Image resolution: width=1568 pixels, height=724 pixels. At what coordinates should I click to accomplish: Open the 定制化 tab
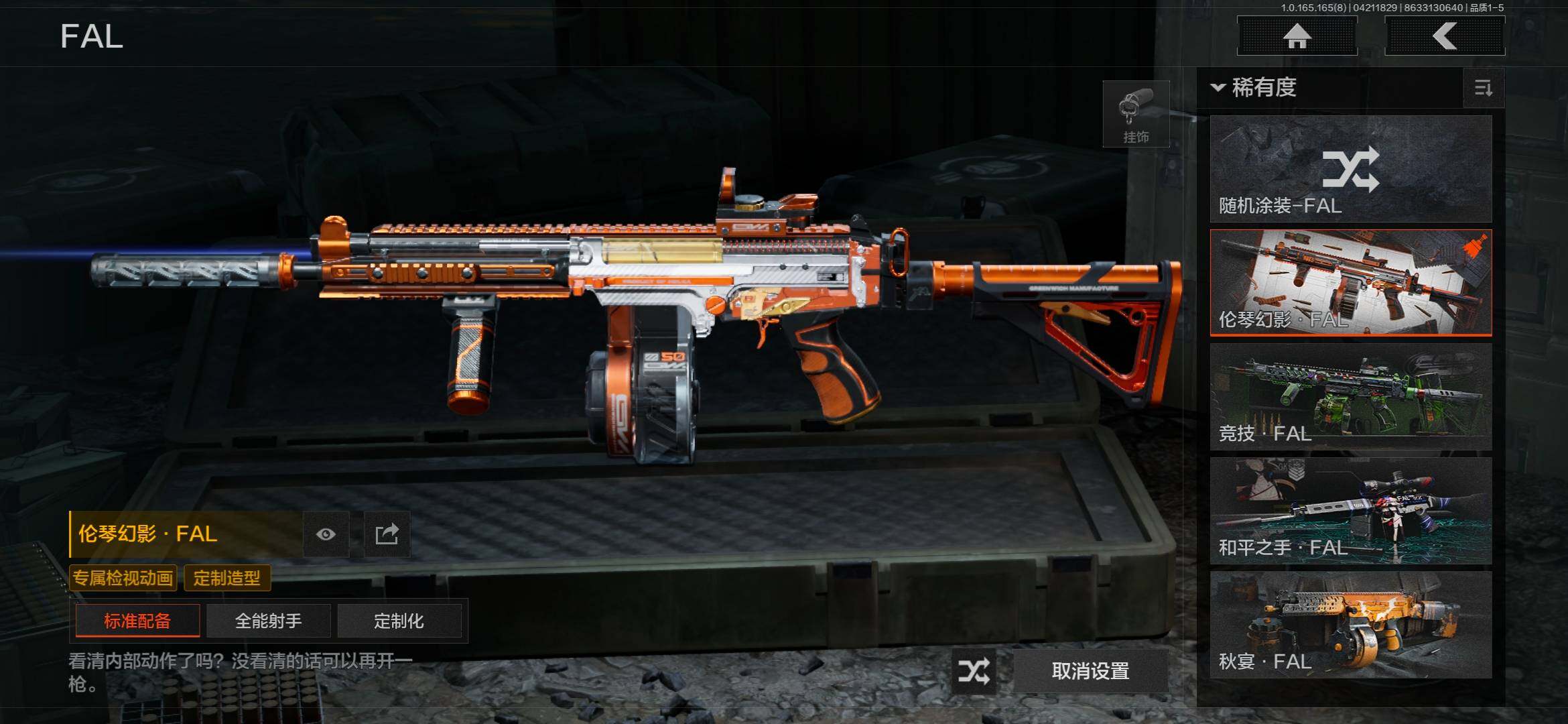point(399,621)
